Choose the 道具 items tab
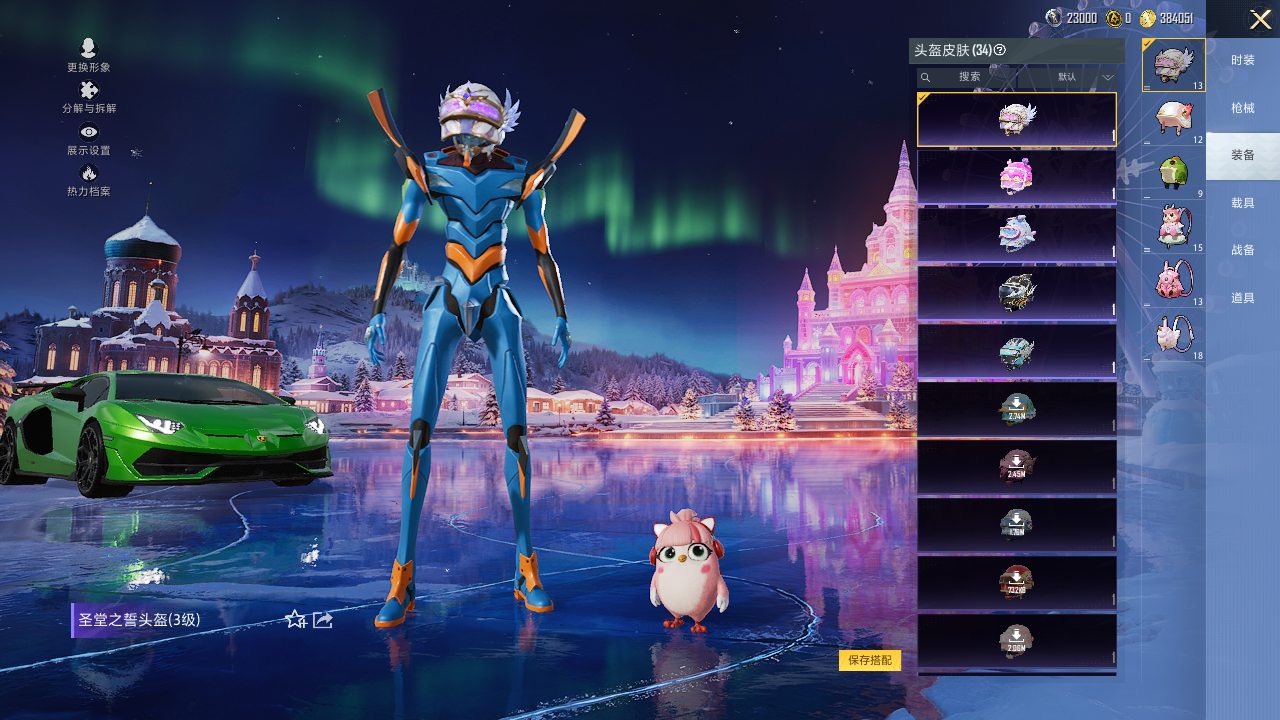 point(1243,298)
